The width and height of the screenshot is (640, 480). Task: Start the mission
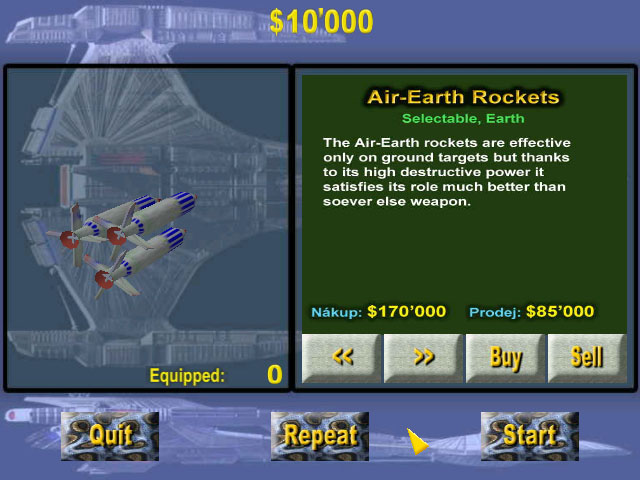(529, 435)
